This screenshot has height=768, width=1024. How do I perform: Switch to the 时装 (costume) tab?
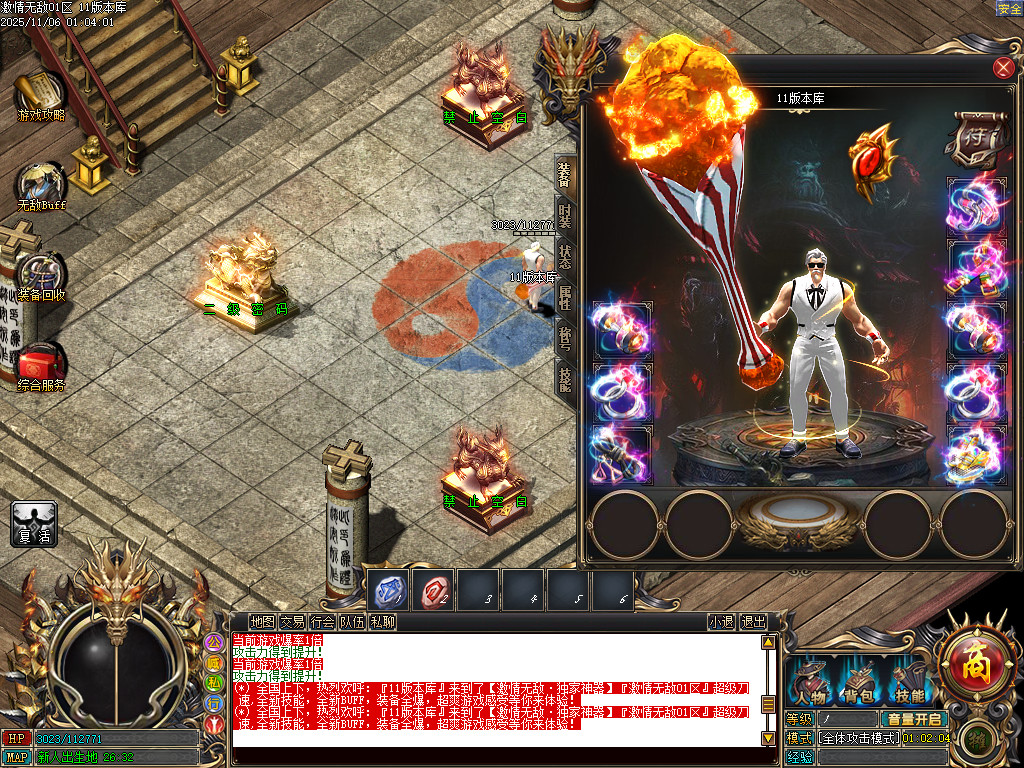point(565,217)
